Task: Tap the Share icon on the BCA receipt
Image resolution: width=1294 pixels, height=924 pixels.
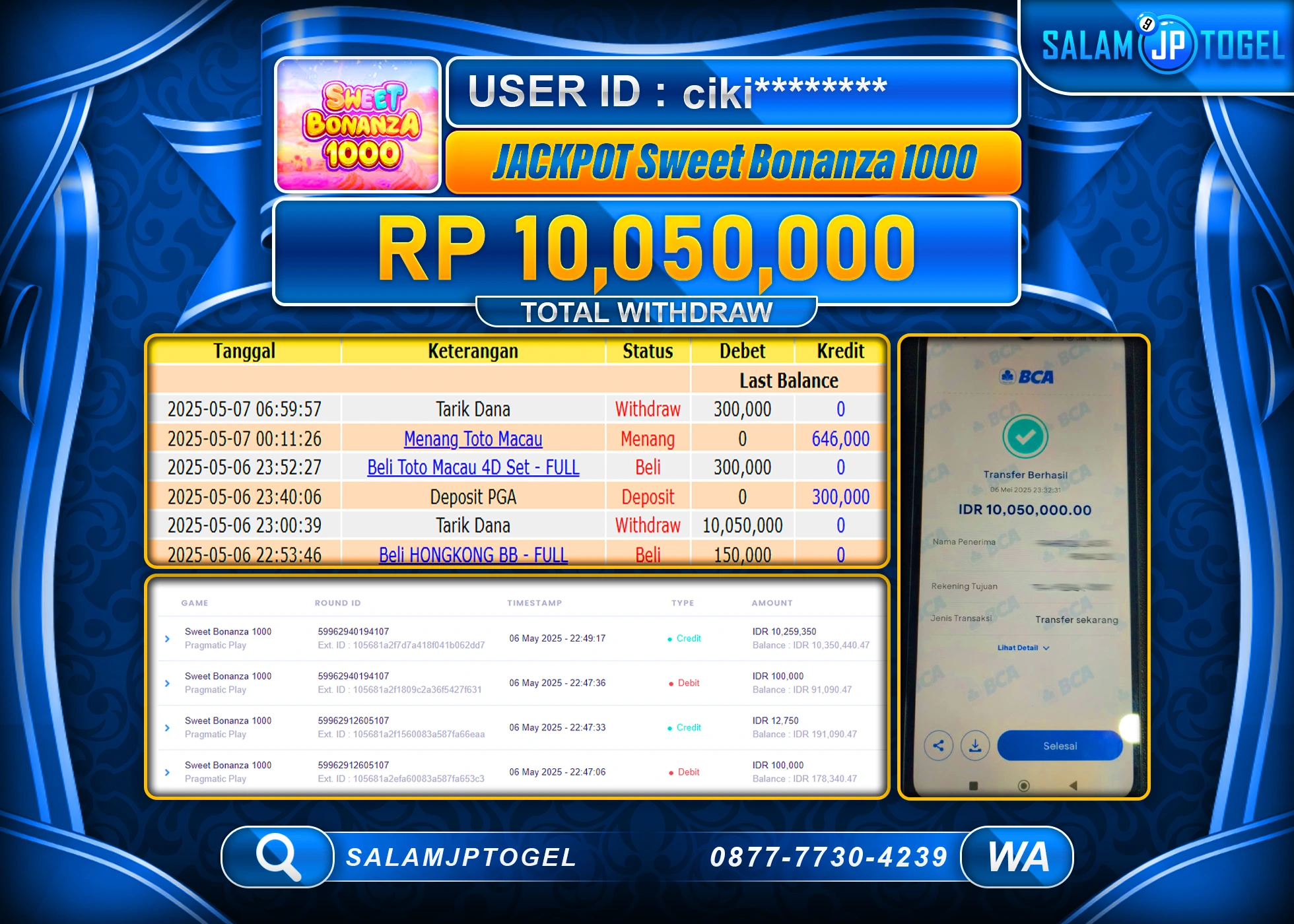Action: [939, 745]
